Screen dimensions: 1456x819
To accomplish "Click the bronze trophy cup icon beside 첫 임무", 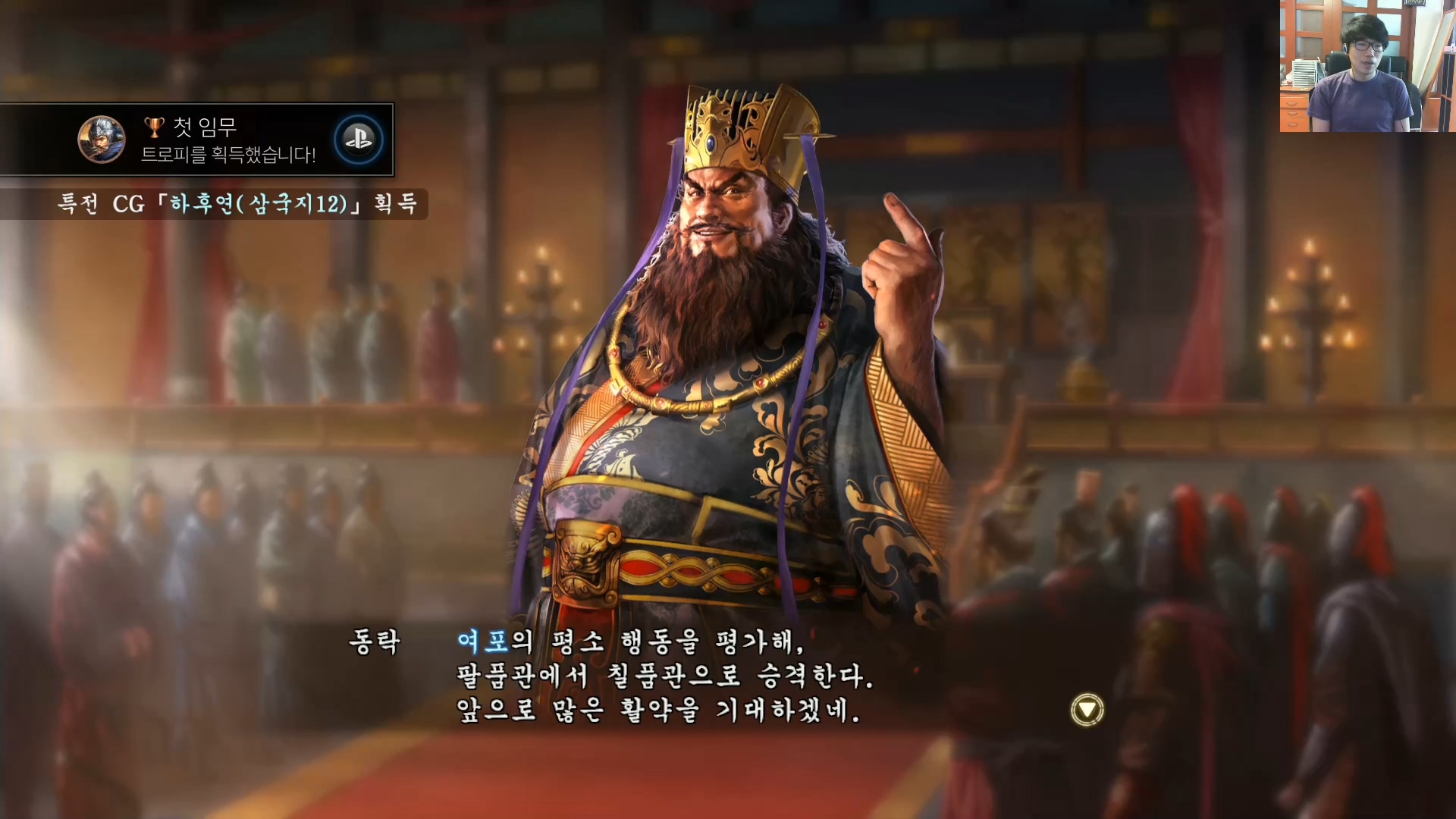I will 153,127.
